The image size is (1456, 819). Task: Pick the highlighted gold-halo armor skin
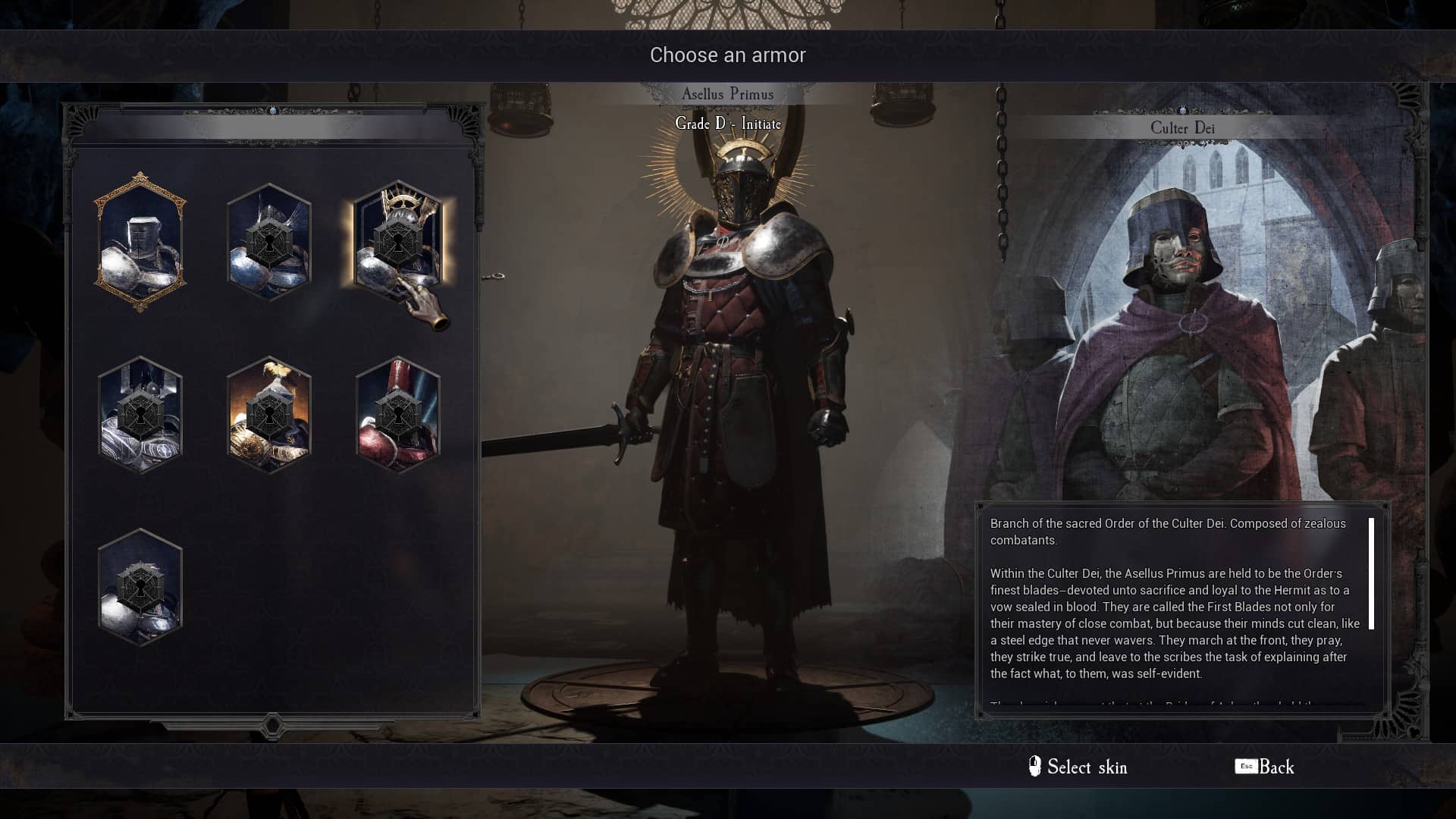[397, 241]
